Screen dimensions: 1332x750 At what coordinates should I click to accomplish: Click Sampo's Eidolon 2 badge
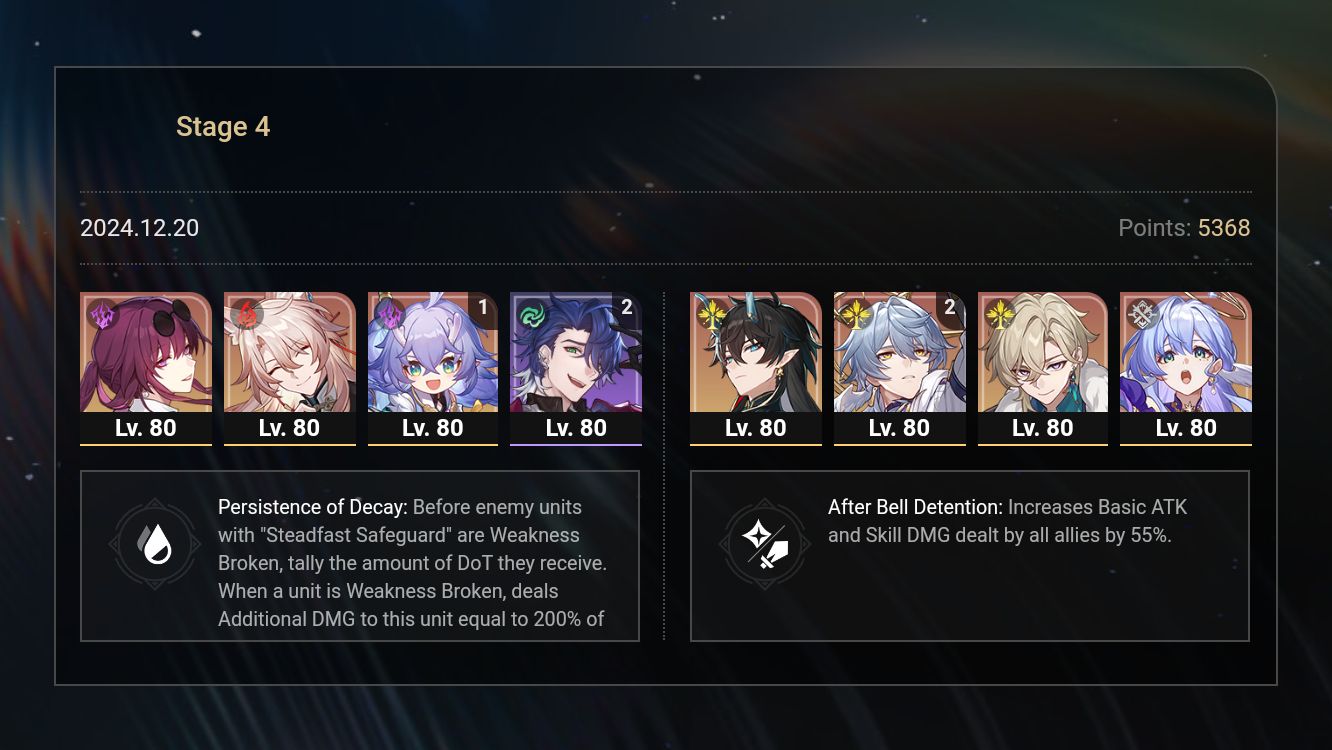(x=627, y=309)
